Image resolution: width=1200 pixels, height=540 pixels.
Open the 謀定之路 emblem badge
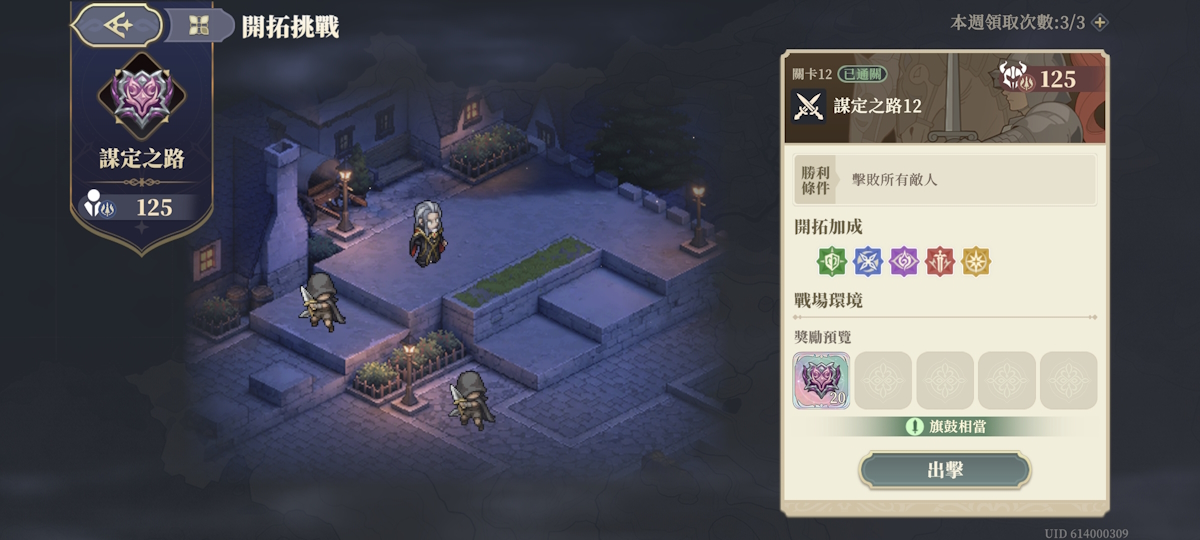(141, 96)
